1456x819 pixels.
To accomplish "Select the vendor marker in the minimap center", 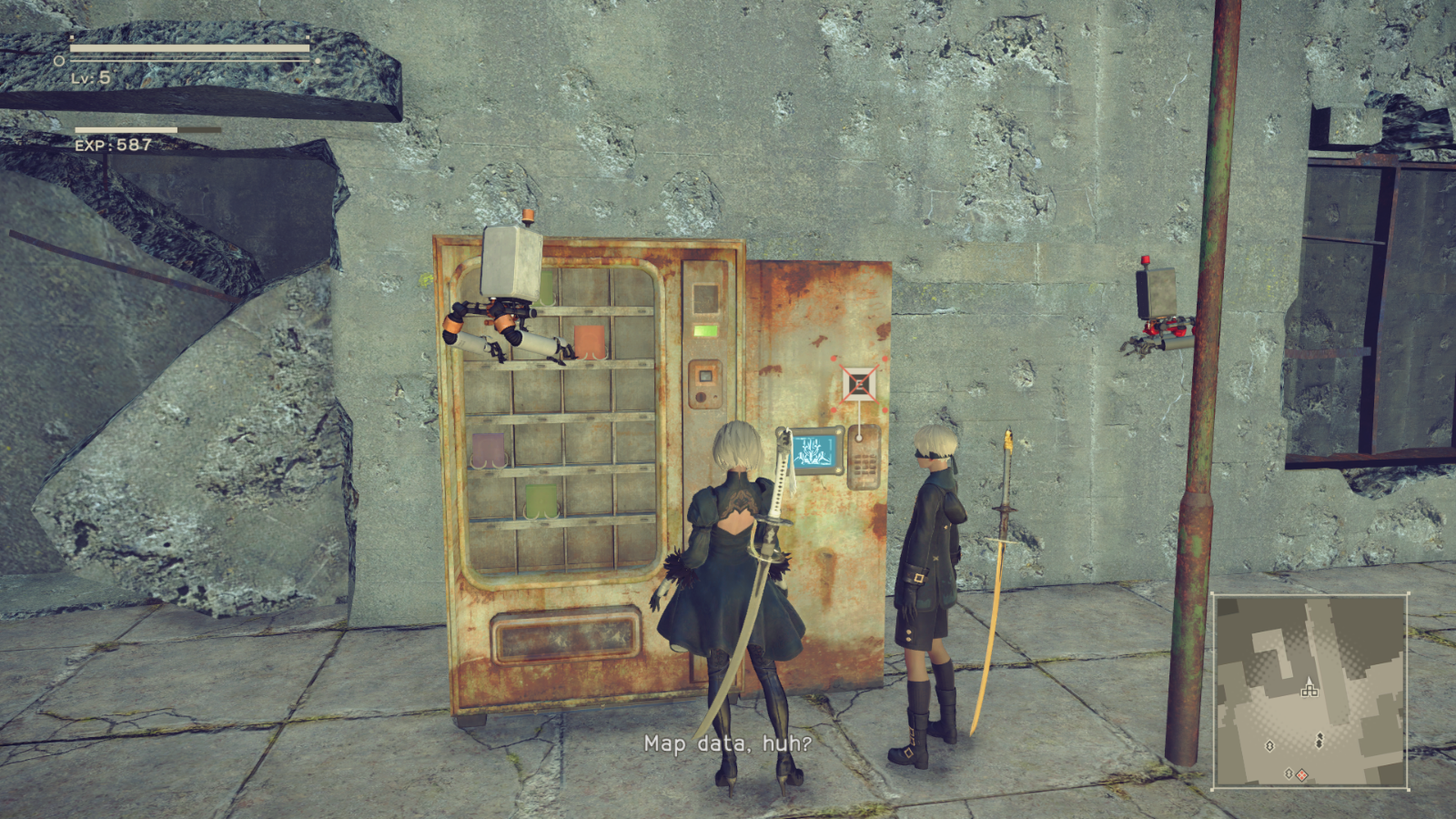I will coord(1310,692).
